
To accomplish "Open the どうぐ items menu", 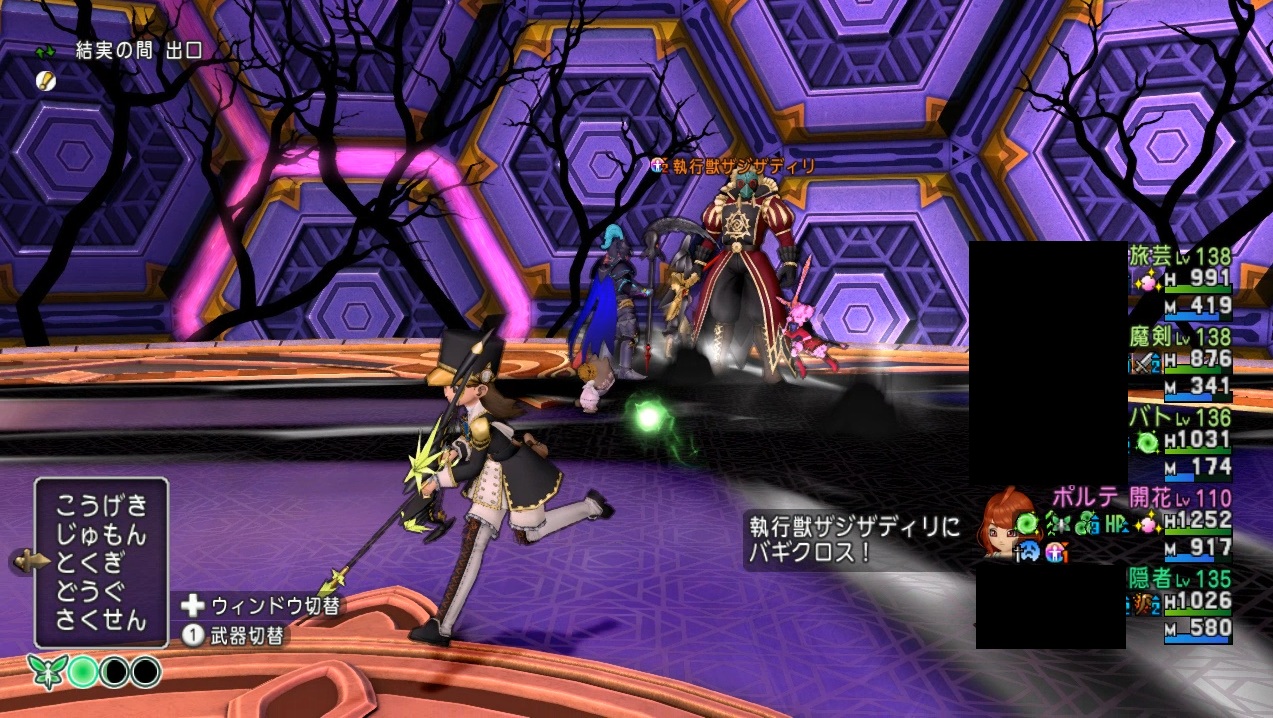I will [101, 591].
